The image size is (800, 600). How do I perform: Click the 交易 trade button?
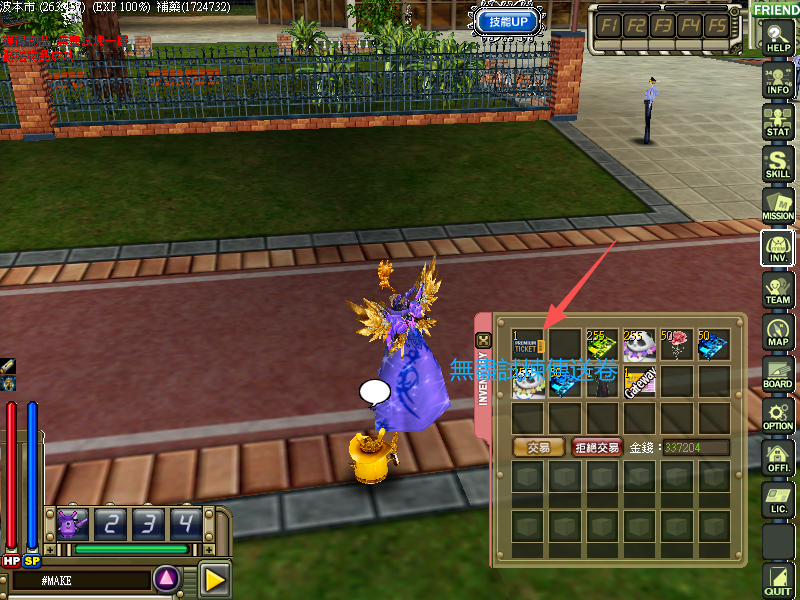point(538,448)
